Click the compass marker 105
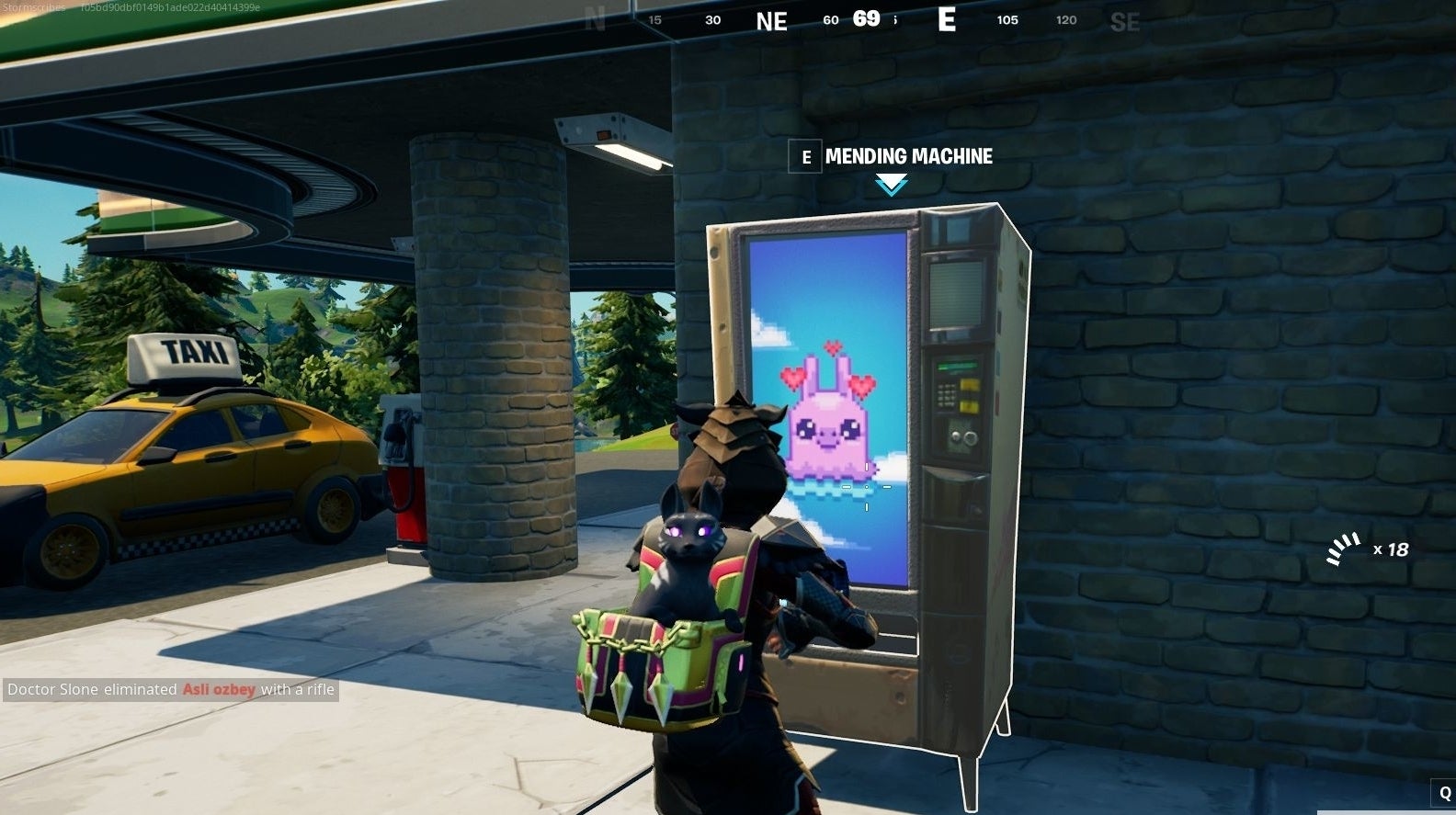 pos(1007,19)
